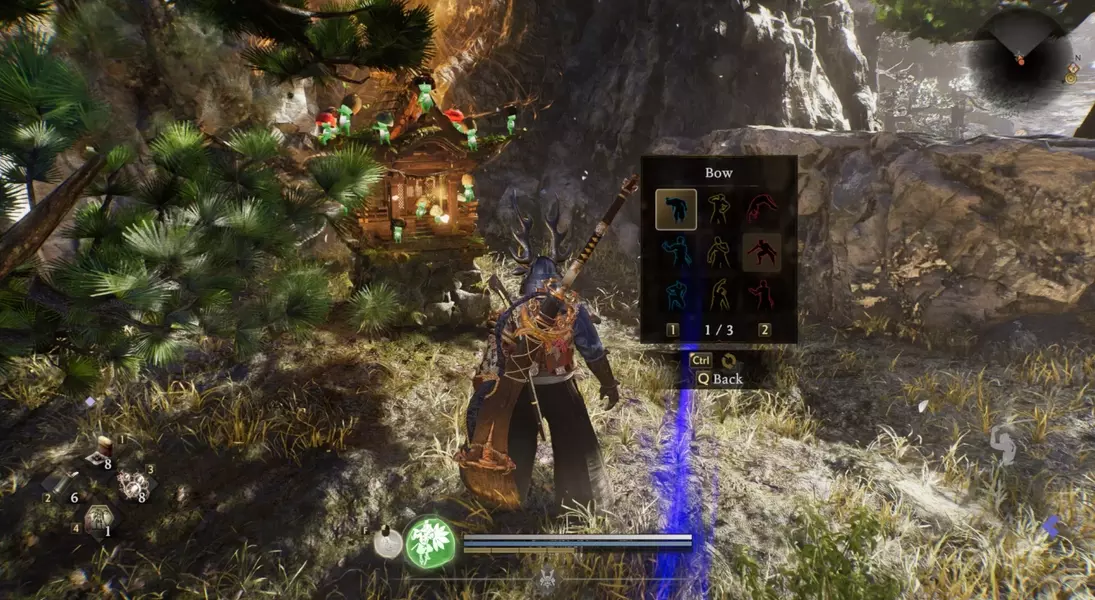Choose the yellow hand-on-hip gesture
The width and height of the screenshot is (1095, 600).
pyautogui.click(x=718, y=208)
